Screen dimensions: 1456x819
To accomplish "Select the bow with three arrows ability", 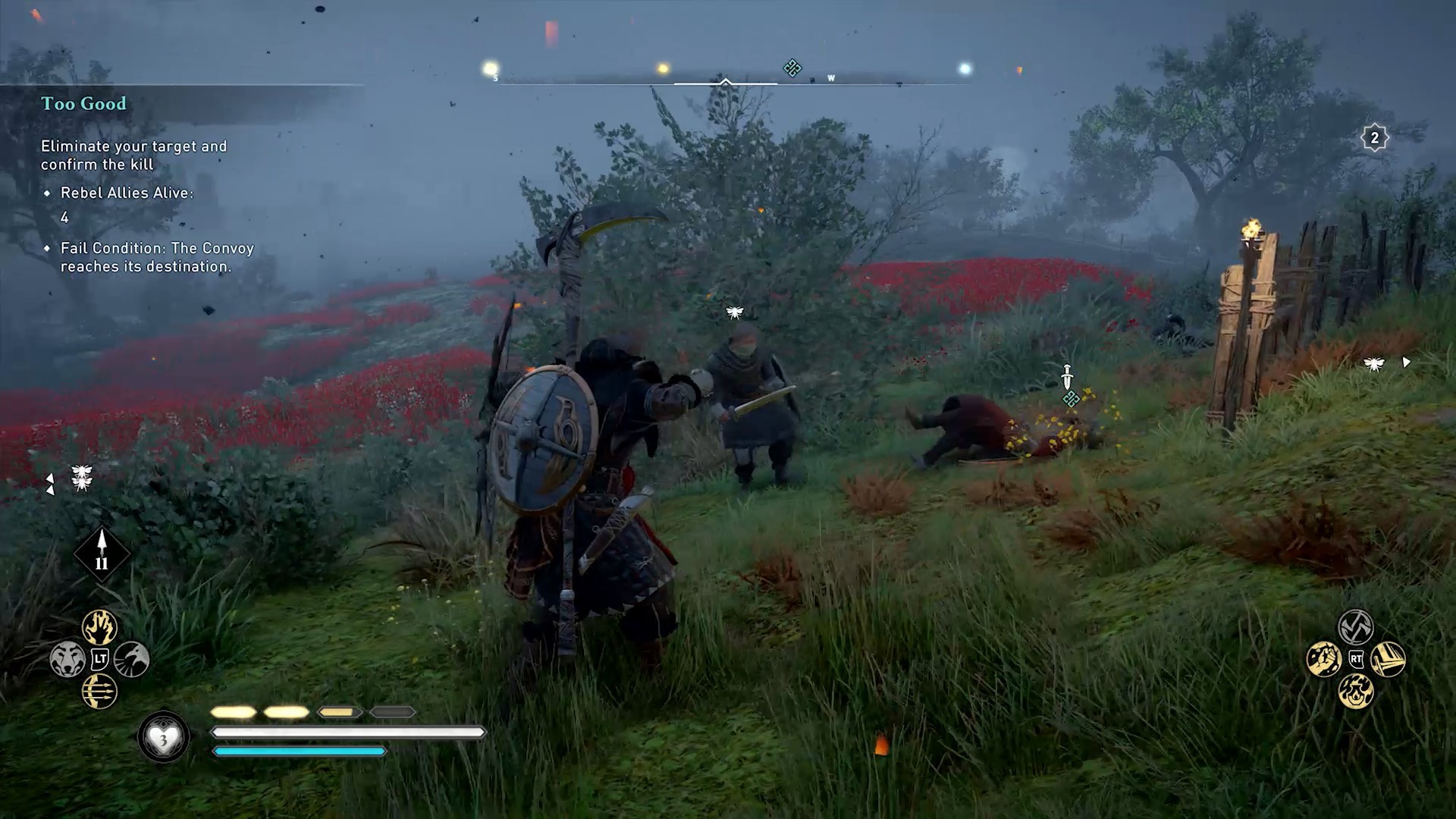I will 99,691.
